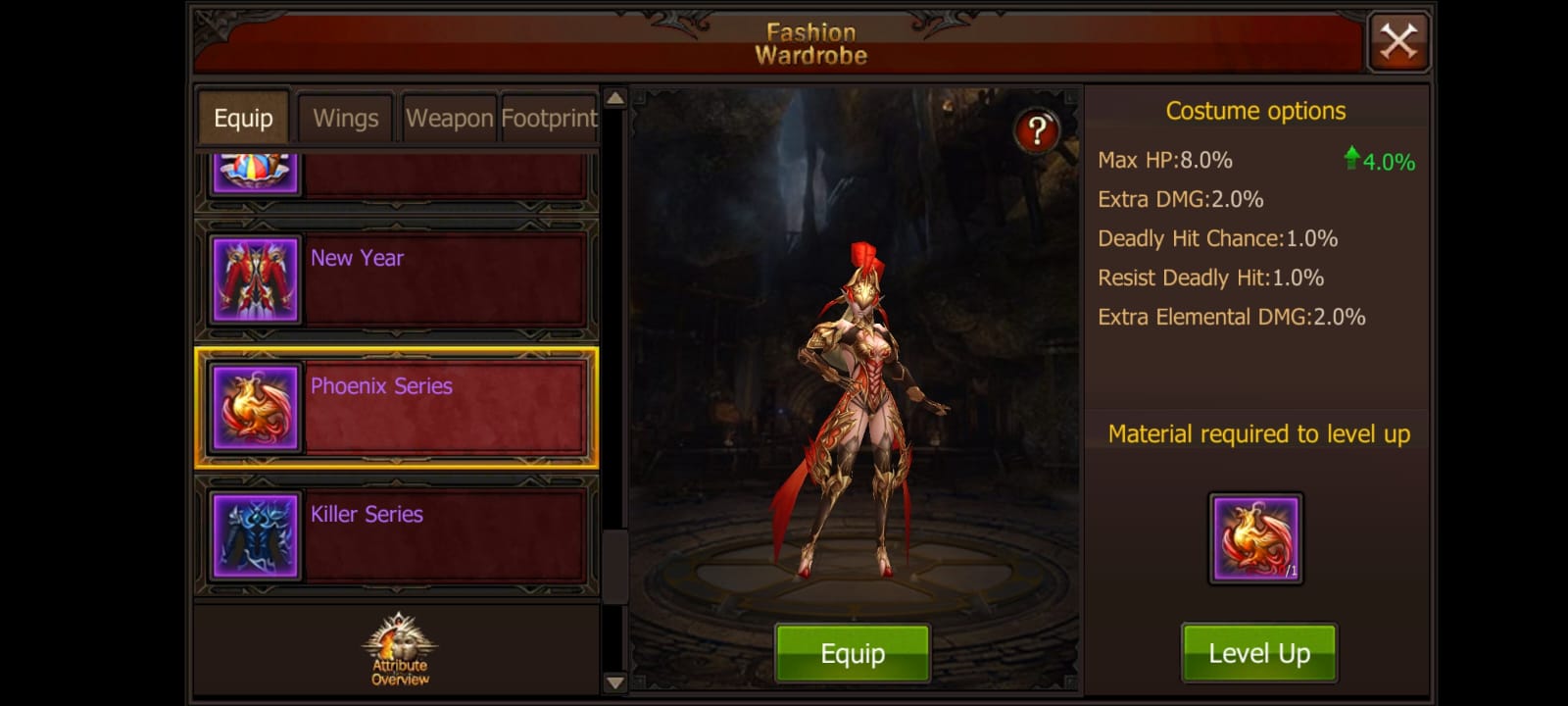Screen dimensions: 1568x706
Task: Select the Phoenix Series costume icon
Action: point(254,408)
